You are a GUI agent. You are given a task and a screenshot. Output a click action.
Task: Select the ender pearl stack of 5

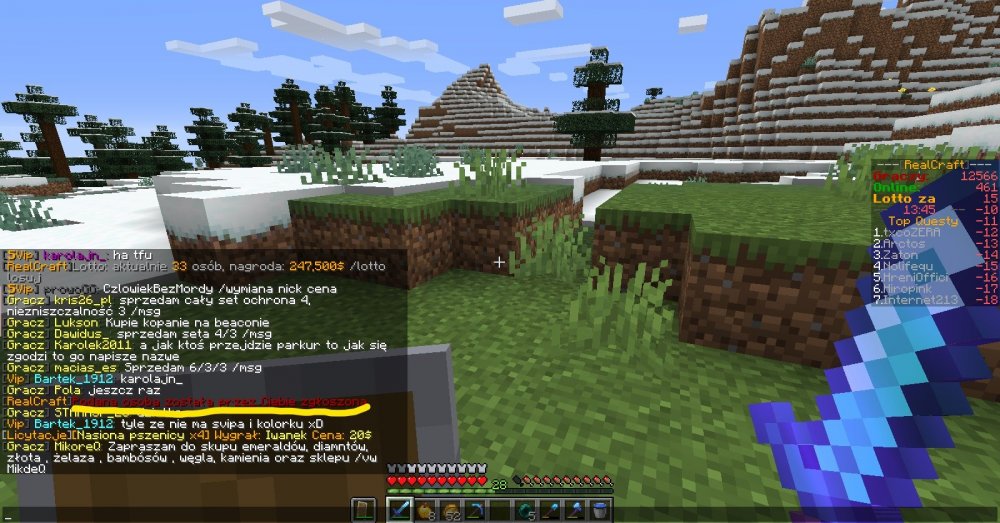[x=528, y=510]
